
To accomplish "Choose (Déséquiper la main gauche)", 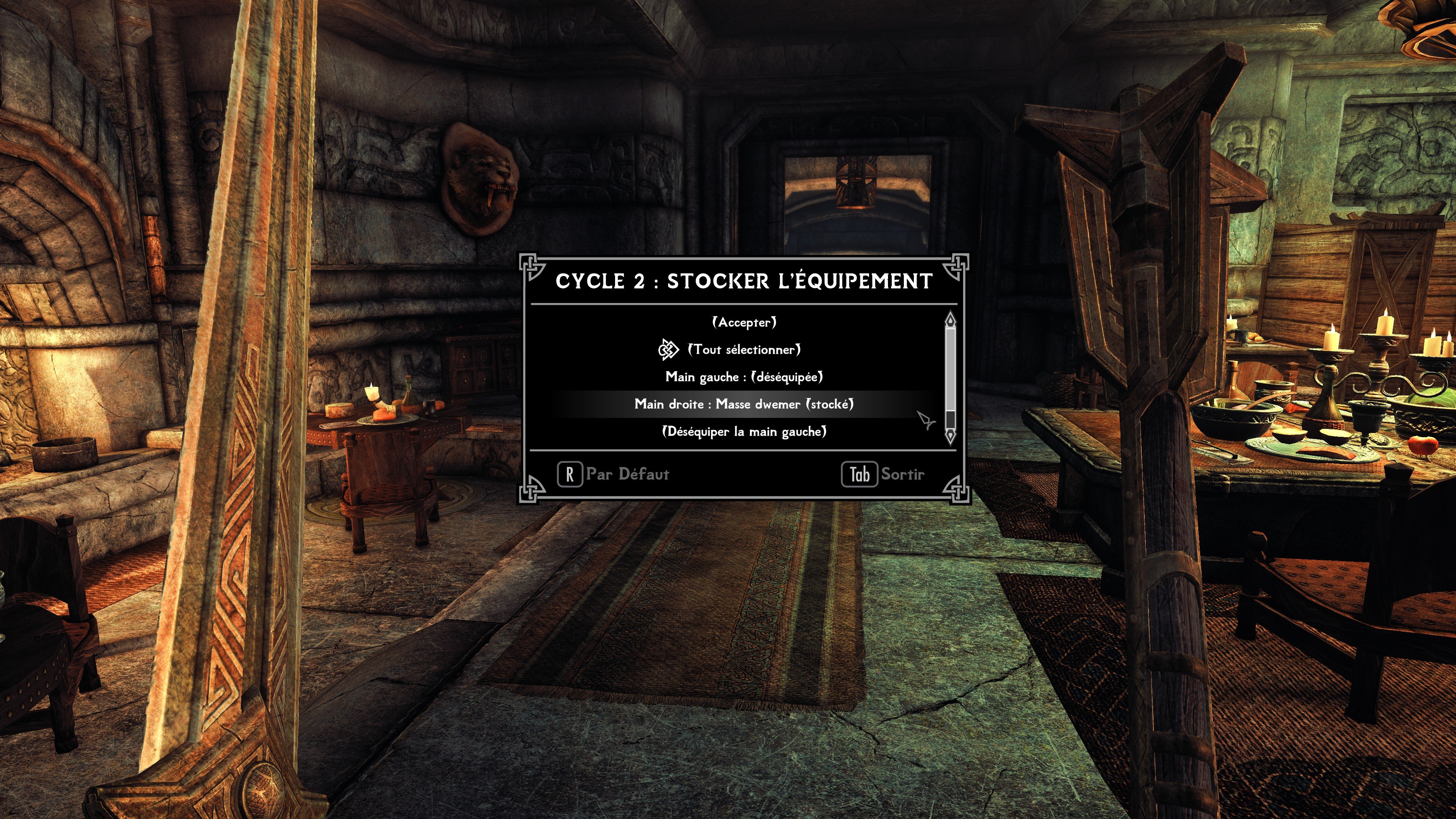I will pyautogui.click(x=744, y=432).
